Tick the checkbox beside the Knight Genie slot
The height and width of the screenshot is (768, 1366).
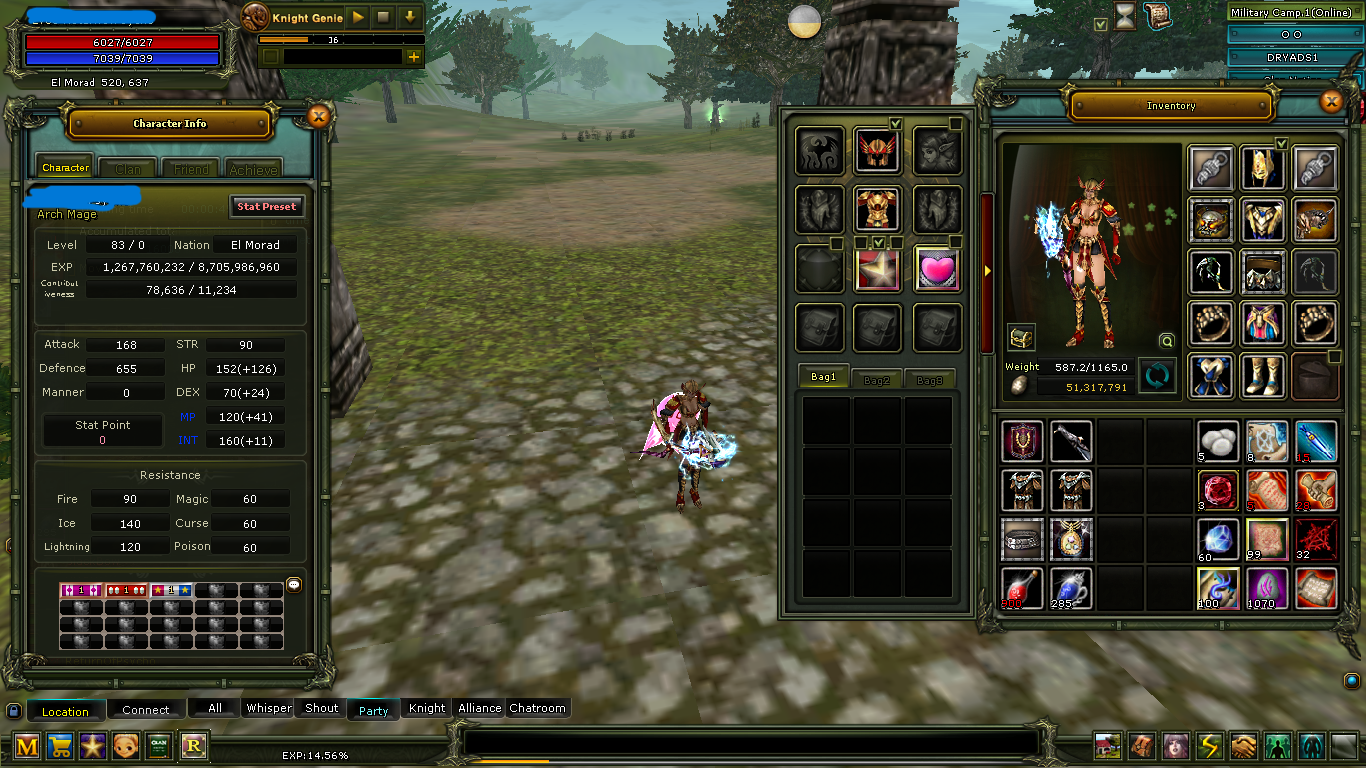pyautogui.click(x=270, y=56)
